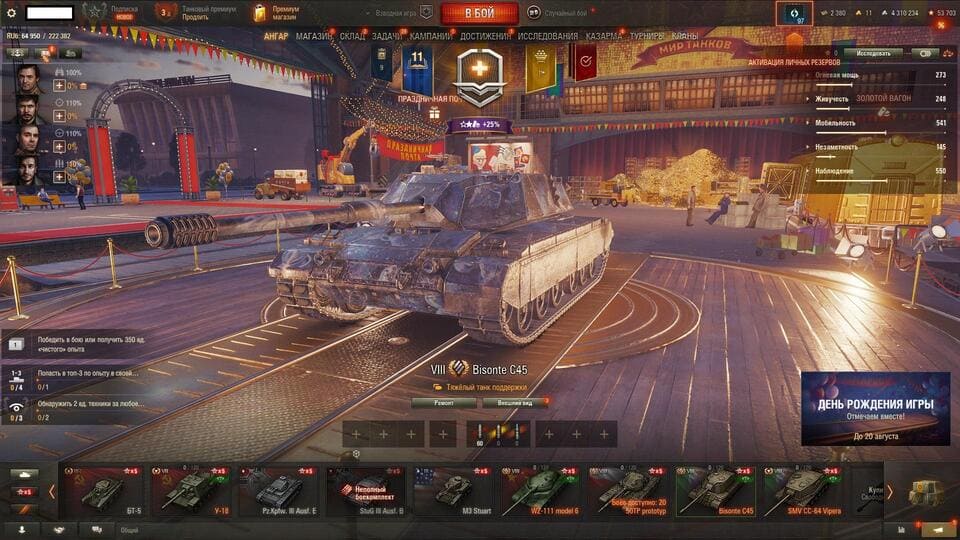Pick the M3 Stuart from the carousel
Screen dimensions: 960x540
(x=453, y=490)
